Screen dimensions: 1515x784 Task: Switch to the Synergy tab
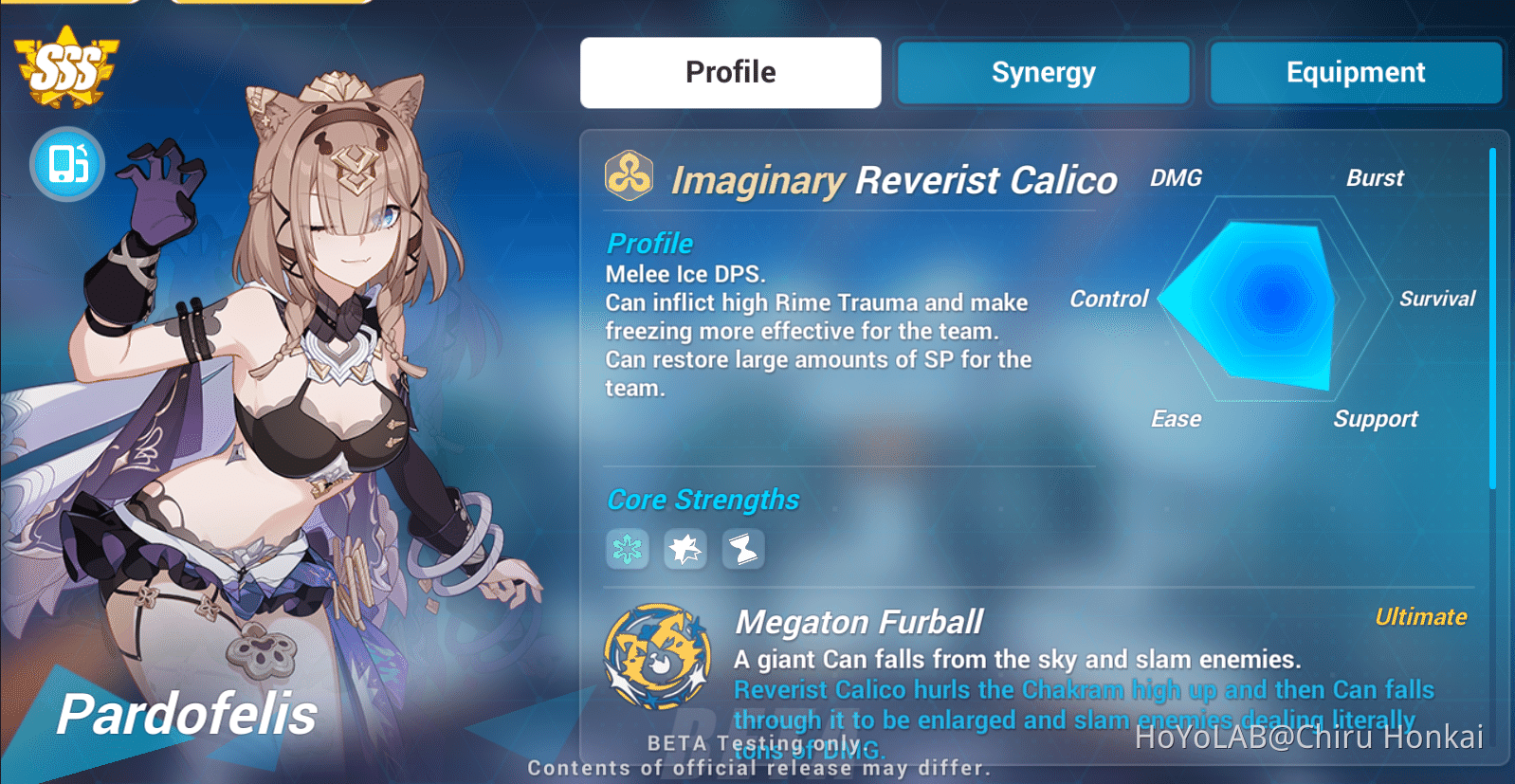pyautogui.click(x=1042, y=72)
